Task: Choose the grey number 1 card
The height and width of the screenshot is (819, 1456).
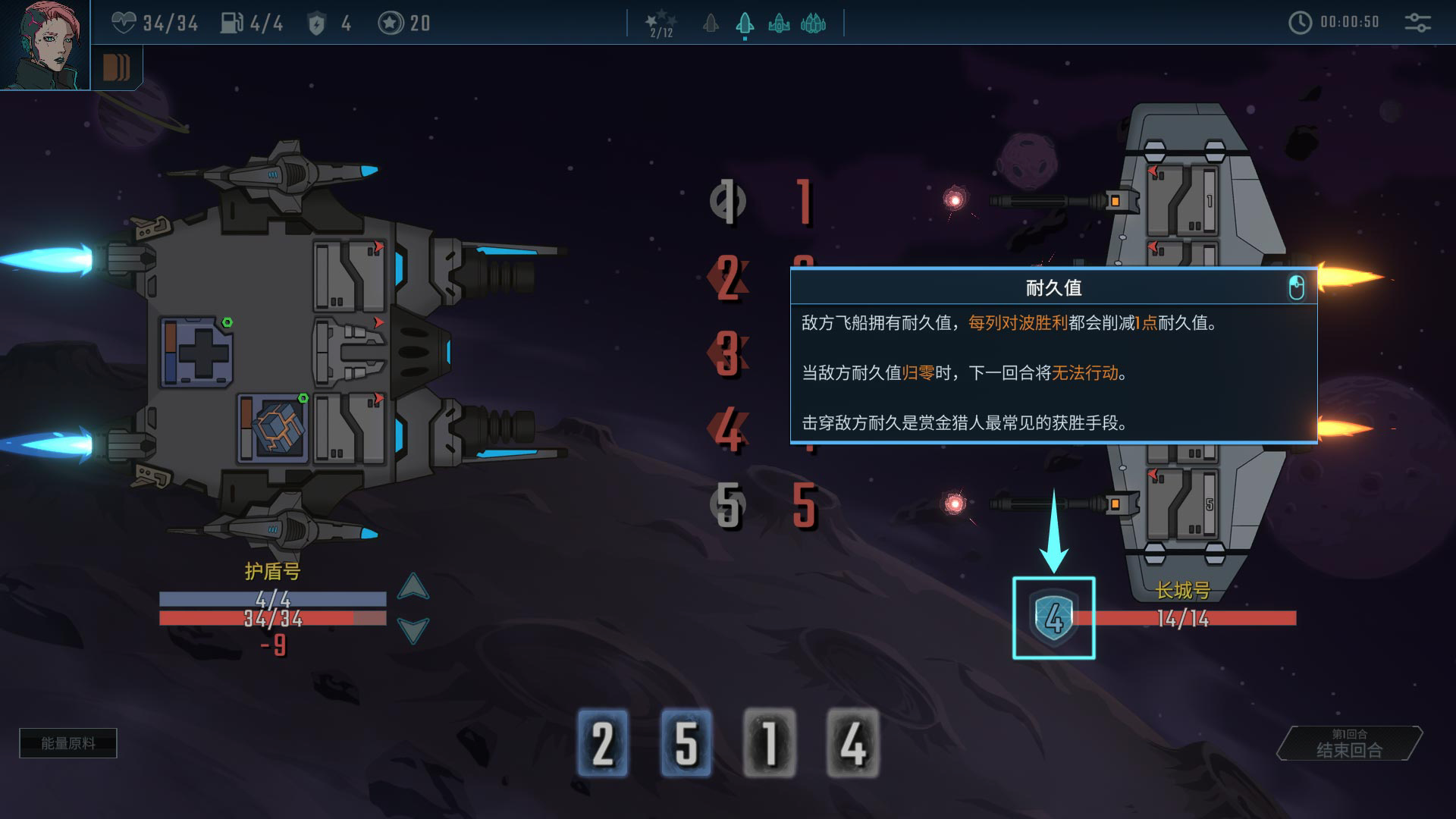Action: [770, 743]
